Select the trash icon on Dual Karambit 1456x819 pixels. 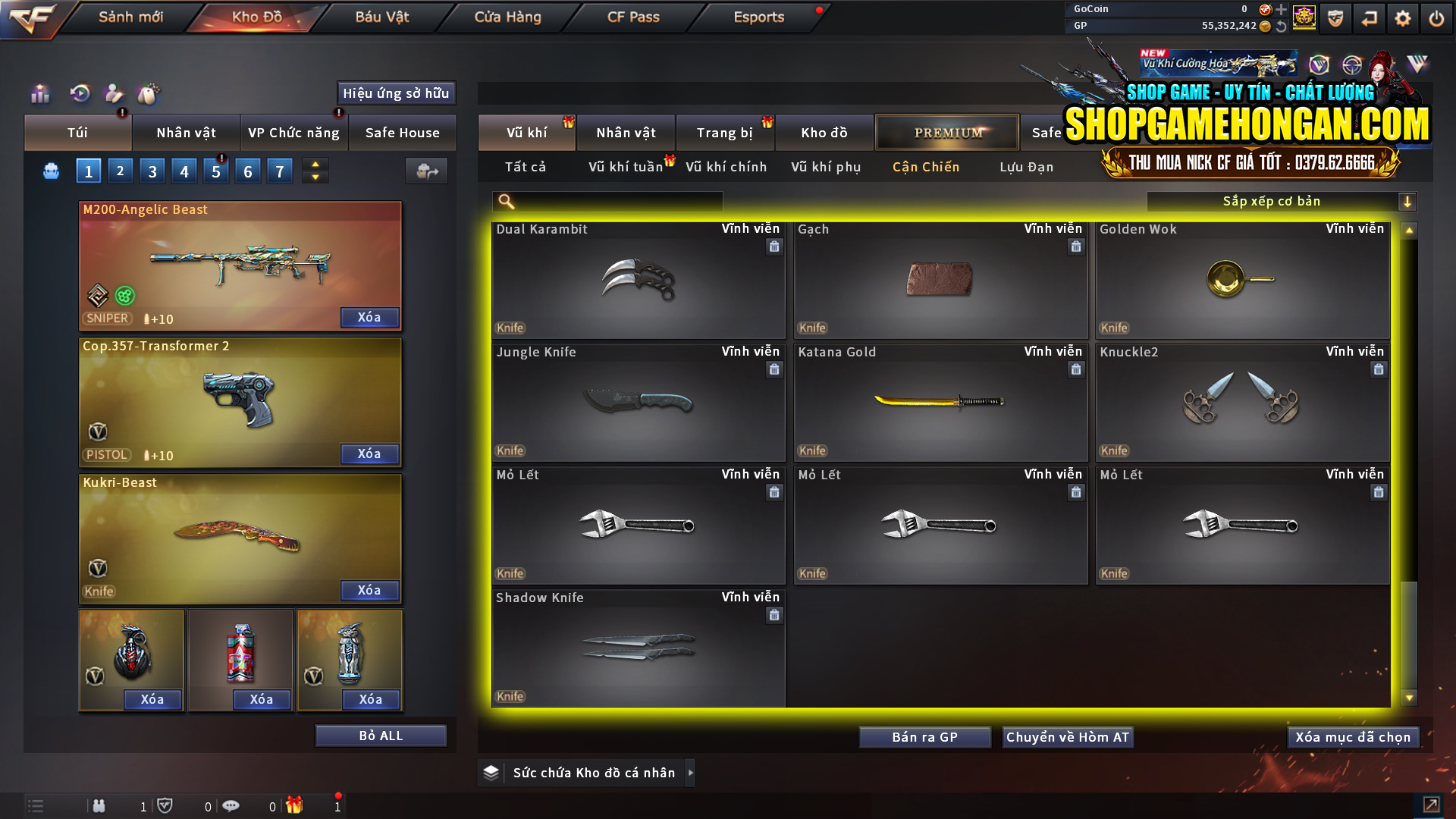coord(774,246)
